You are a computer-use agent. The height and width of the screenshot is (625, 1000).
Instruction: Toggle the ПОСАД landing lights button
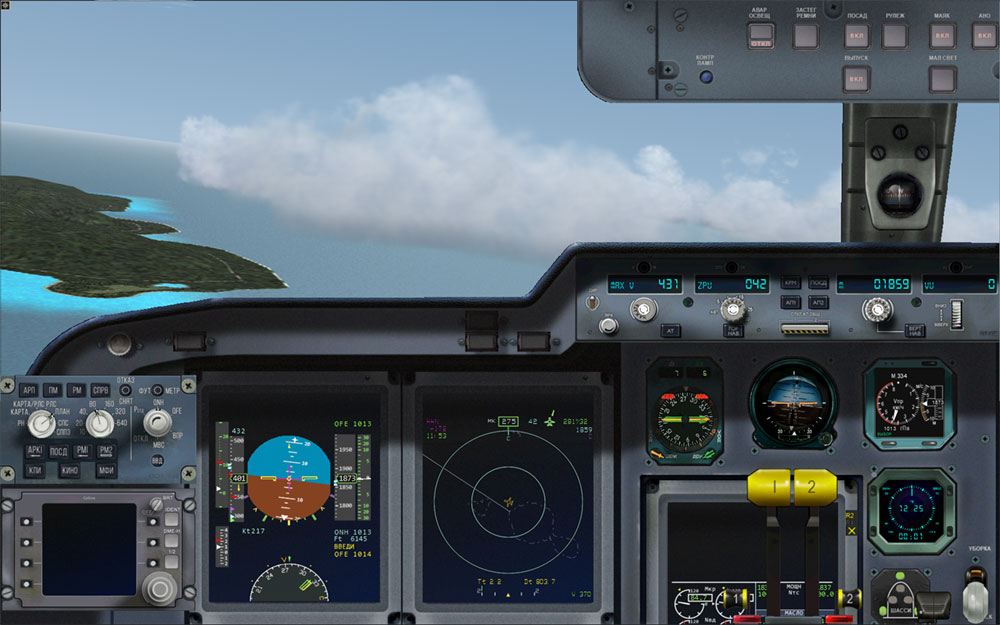coord(857,35)
